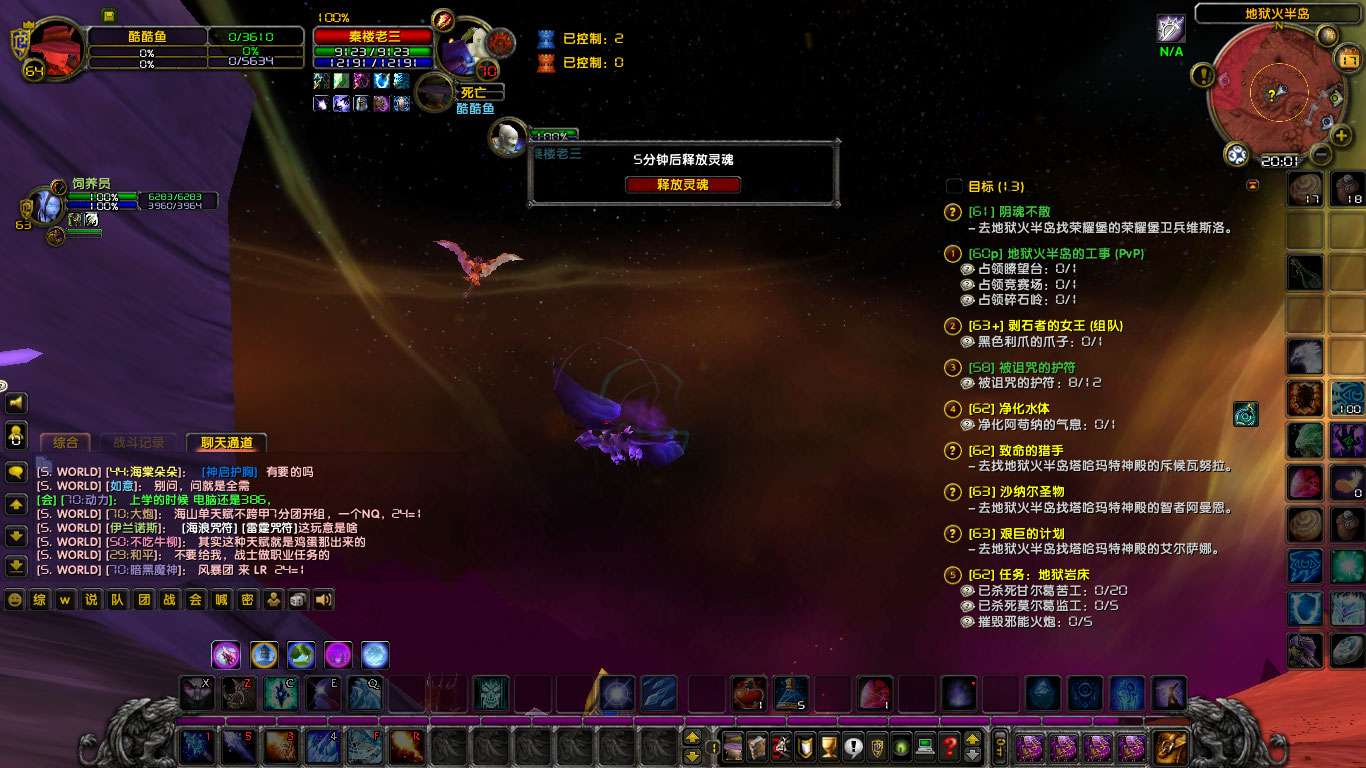This screenshot has width=1366, height=768.
Task: Open the calendar showing date 17 on minimap
Action: tap(1349, 58)
